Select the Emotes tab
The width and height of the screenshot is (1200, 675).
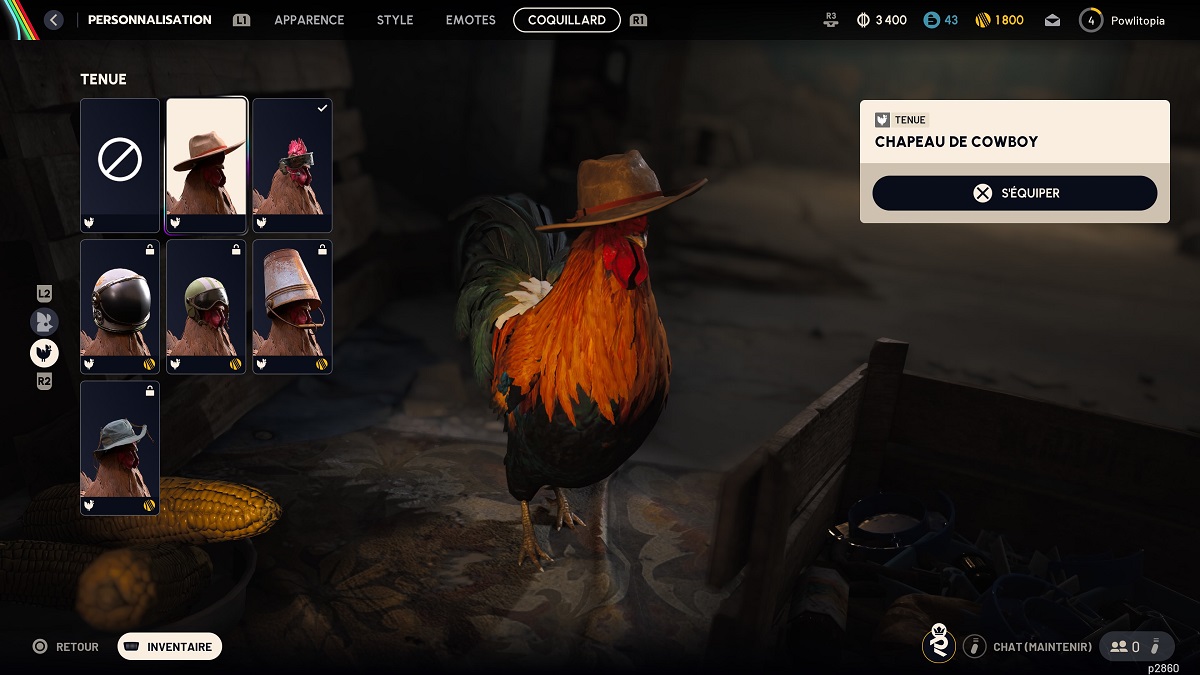click(x=470, y=20)
